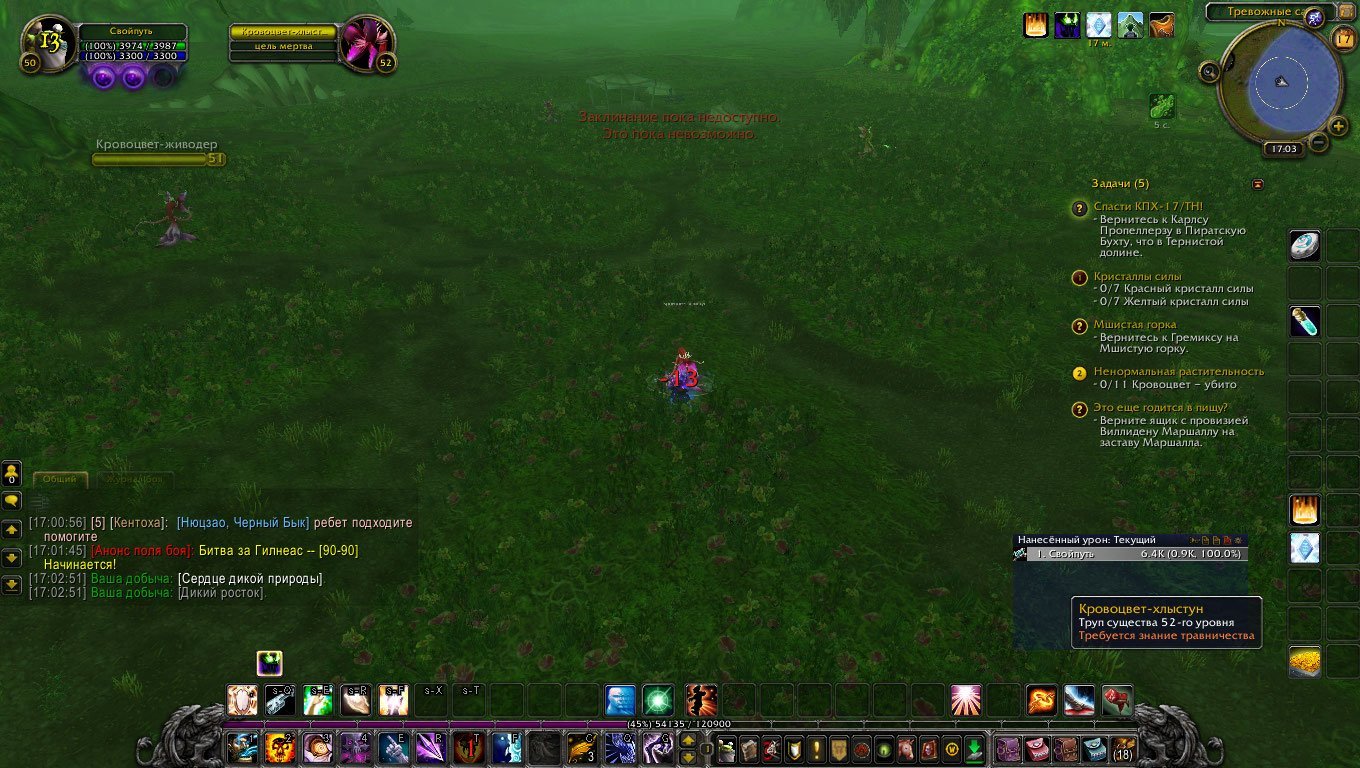Click the Кровоцвет-хлыстун target portrait
Image resolution: width=1360 pixels, height=768 pixels.
click(367, 42)
